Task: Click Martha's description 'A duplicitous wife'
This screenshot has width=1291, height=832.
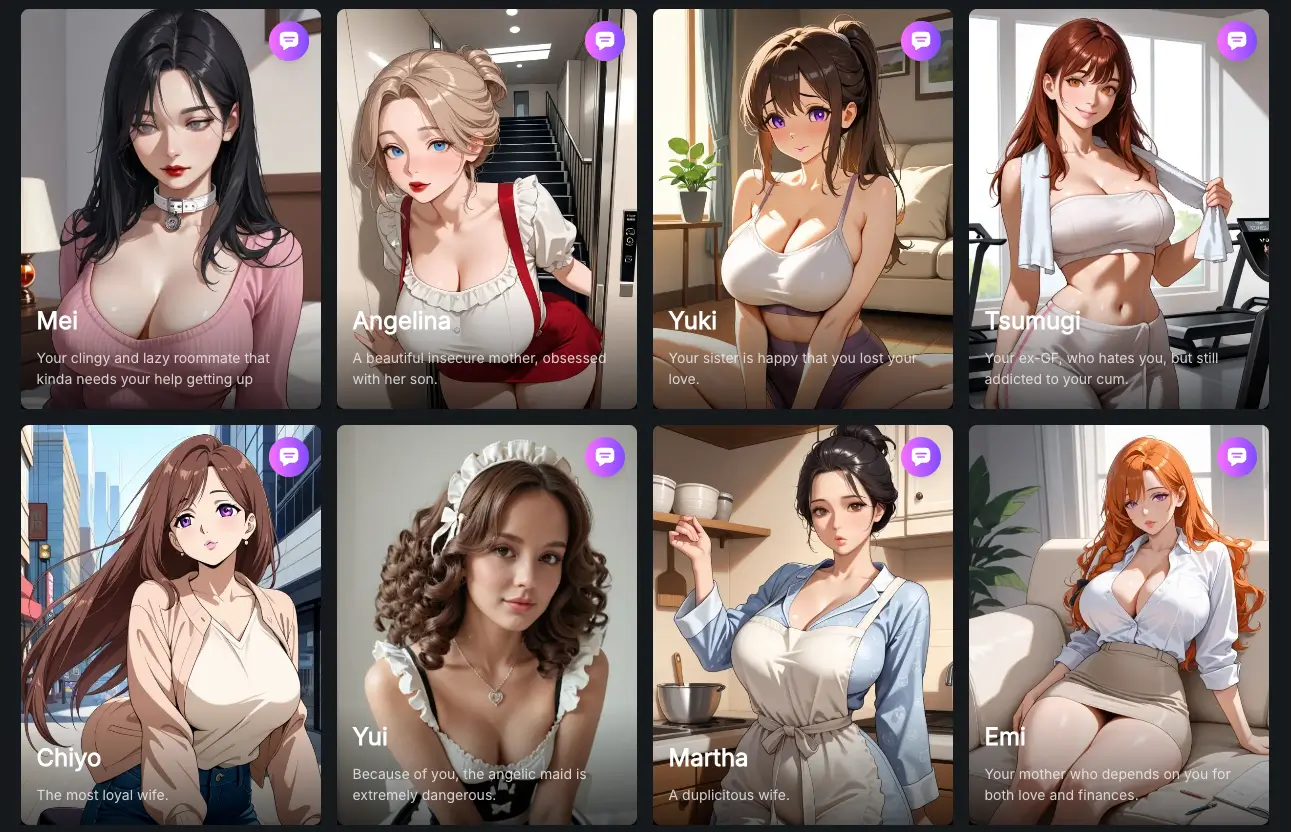Action: point(729,794)
